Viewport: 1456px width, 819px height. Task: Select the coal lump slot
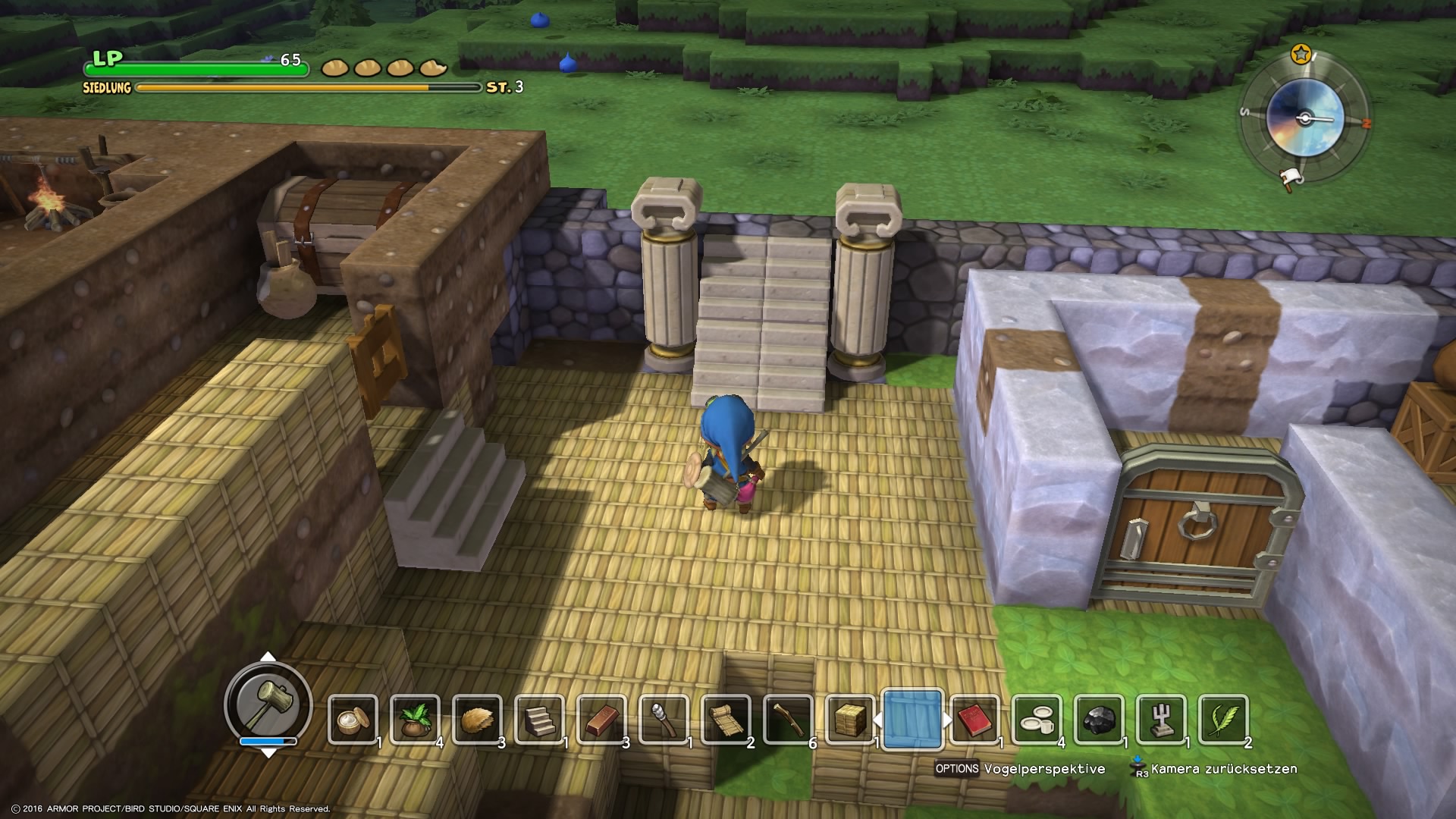pyautogui.click(x=1099, y=720)
